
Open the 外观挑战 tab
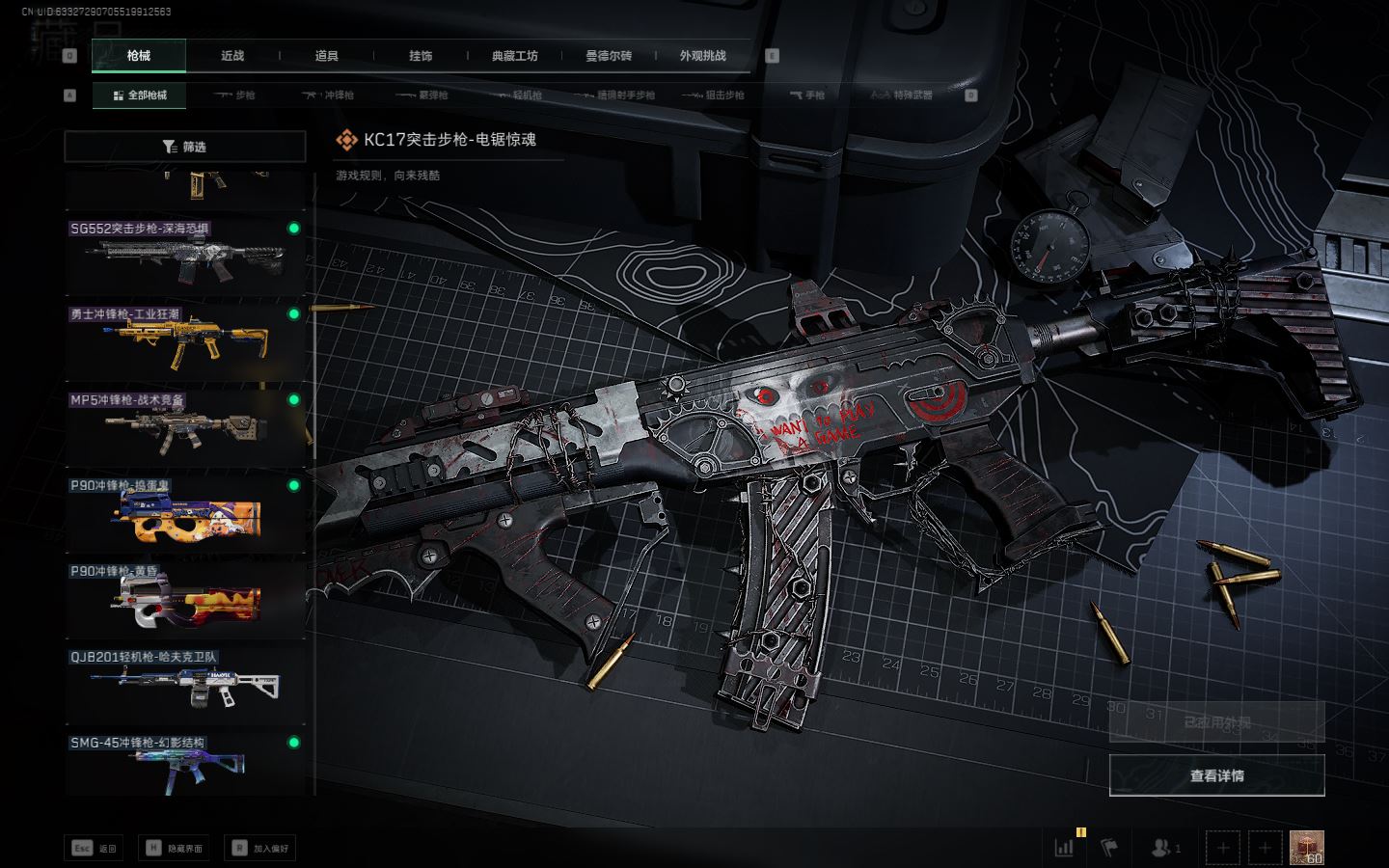[702, 56]
